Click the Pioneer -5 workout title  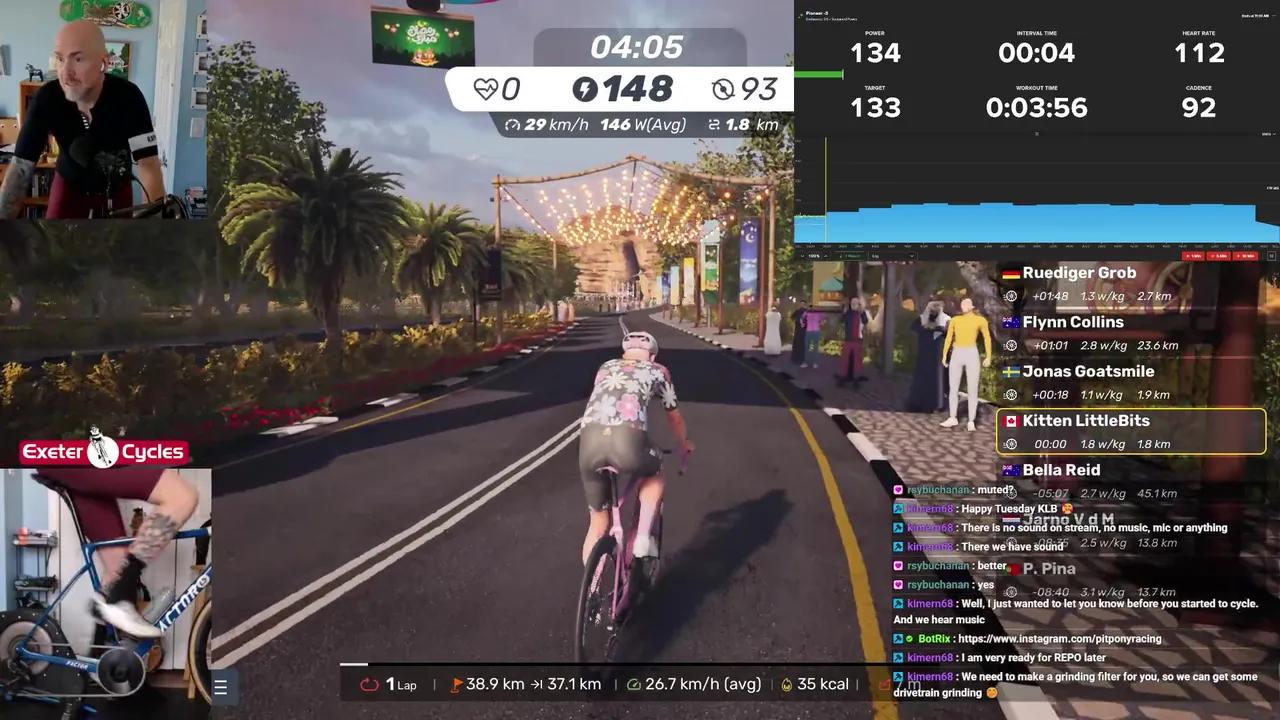click(x=818, y=14)
